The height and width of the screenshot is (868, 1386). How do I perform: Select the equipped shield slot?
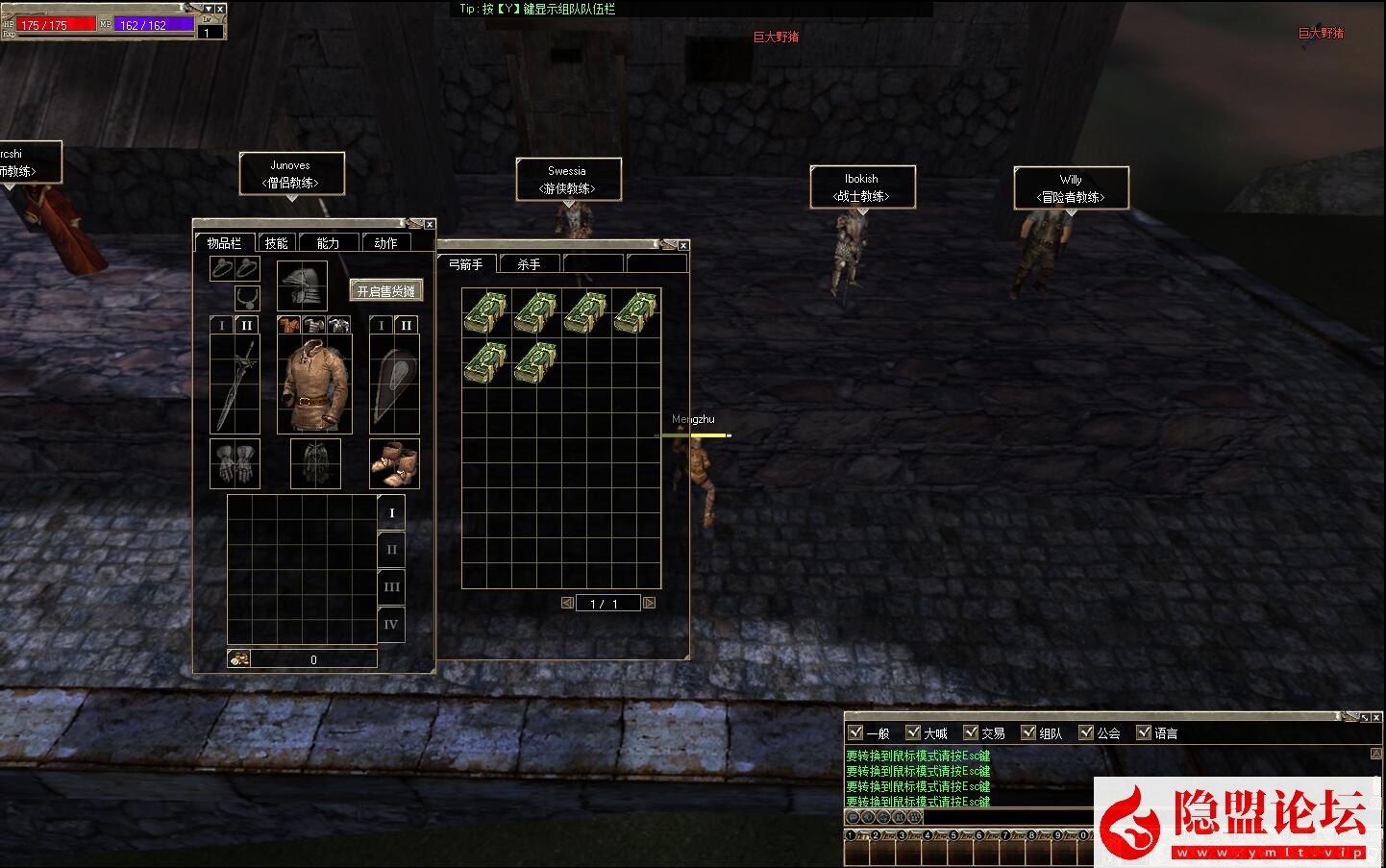point(394,384)
